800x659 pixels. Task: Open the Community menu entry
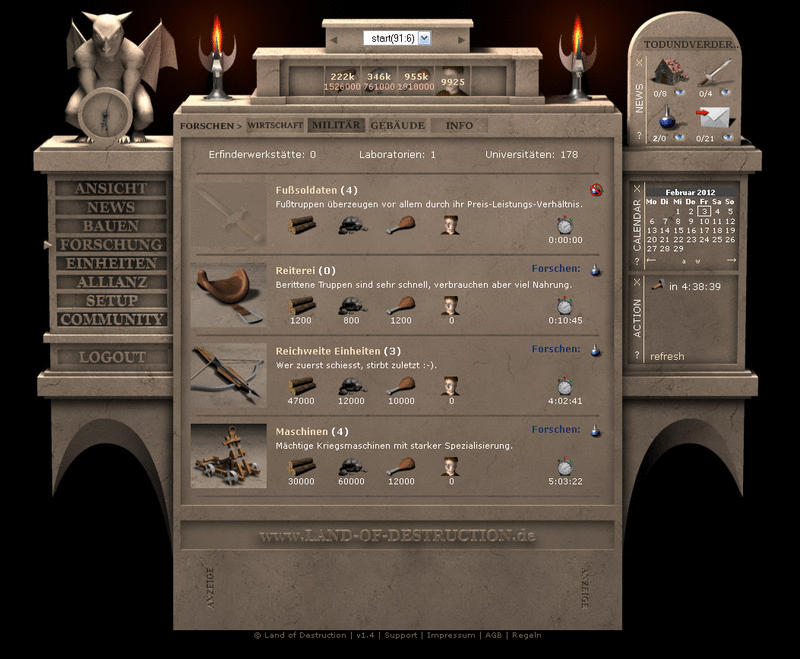(x=110, y=320)
